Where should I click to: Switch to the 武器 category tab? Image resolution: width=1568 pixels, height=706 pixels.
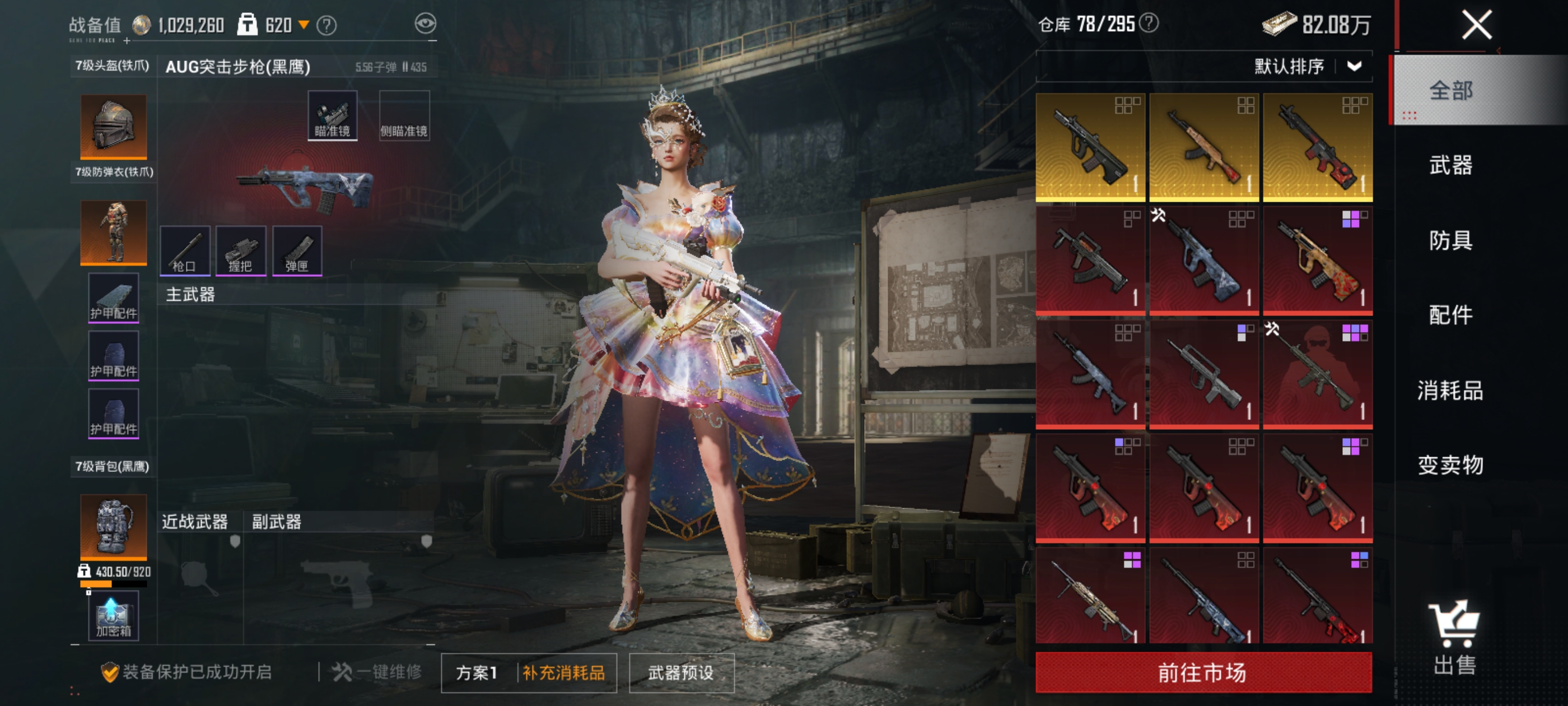(1450, 165)
